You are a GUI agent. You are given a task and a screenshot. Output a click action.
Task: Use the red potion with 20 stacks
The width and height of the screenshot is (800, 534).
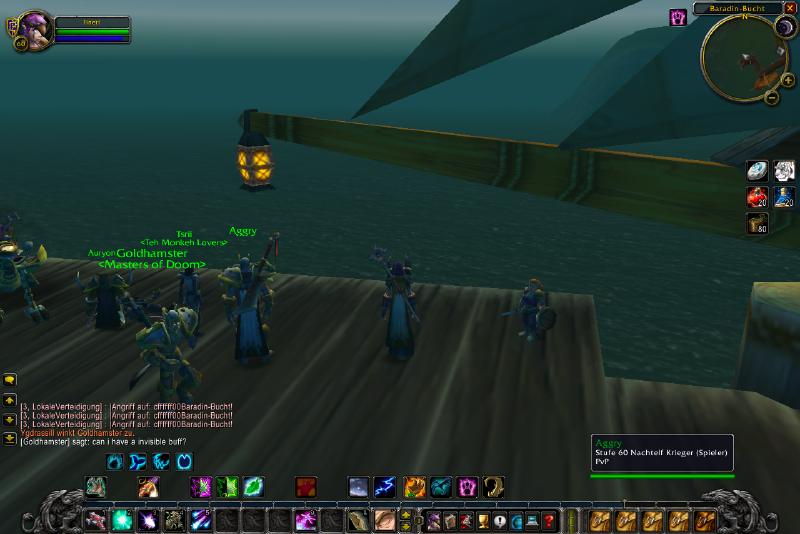pyautogui.click(x=758, y=197)
